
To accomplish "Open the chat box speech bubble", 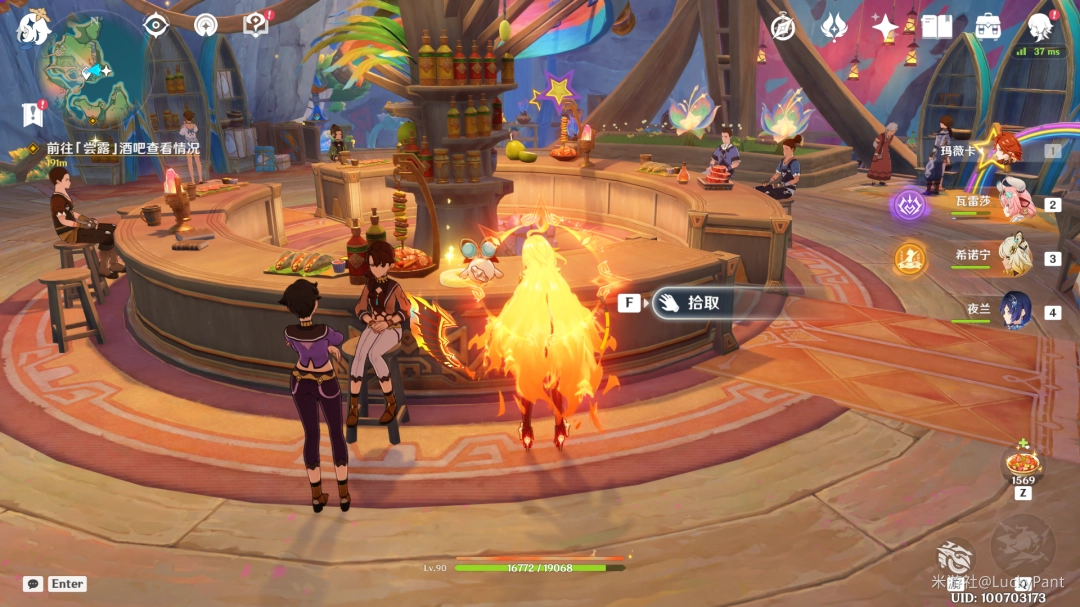I will click(x=33, y=583).
